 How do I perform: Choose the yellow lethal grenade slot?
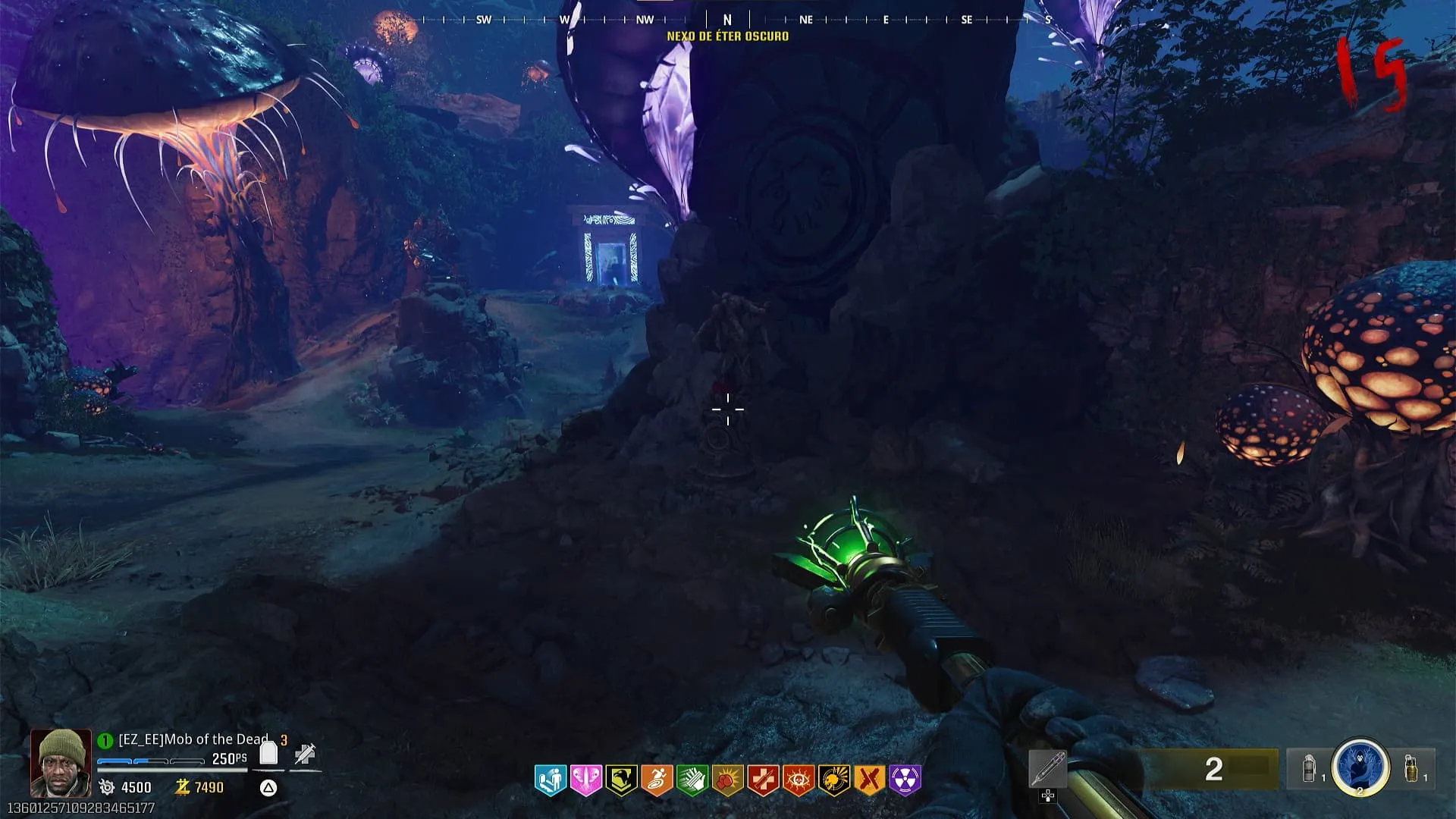pos(1411,768)
